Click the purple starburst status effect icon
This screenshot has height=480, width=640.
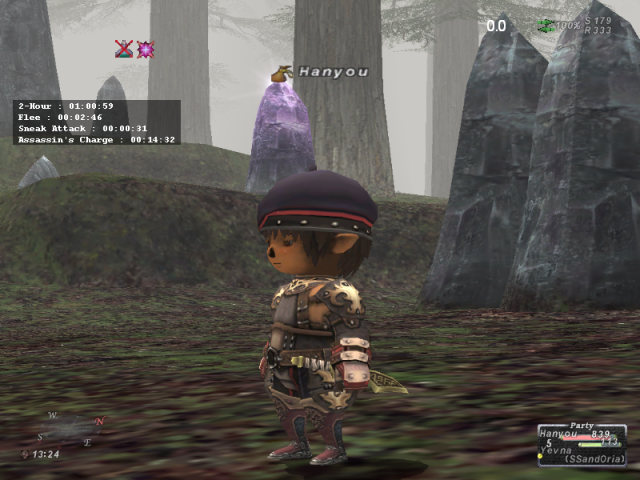[145, 48]
